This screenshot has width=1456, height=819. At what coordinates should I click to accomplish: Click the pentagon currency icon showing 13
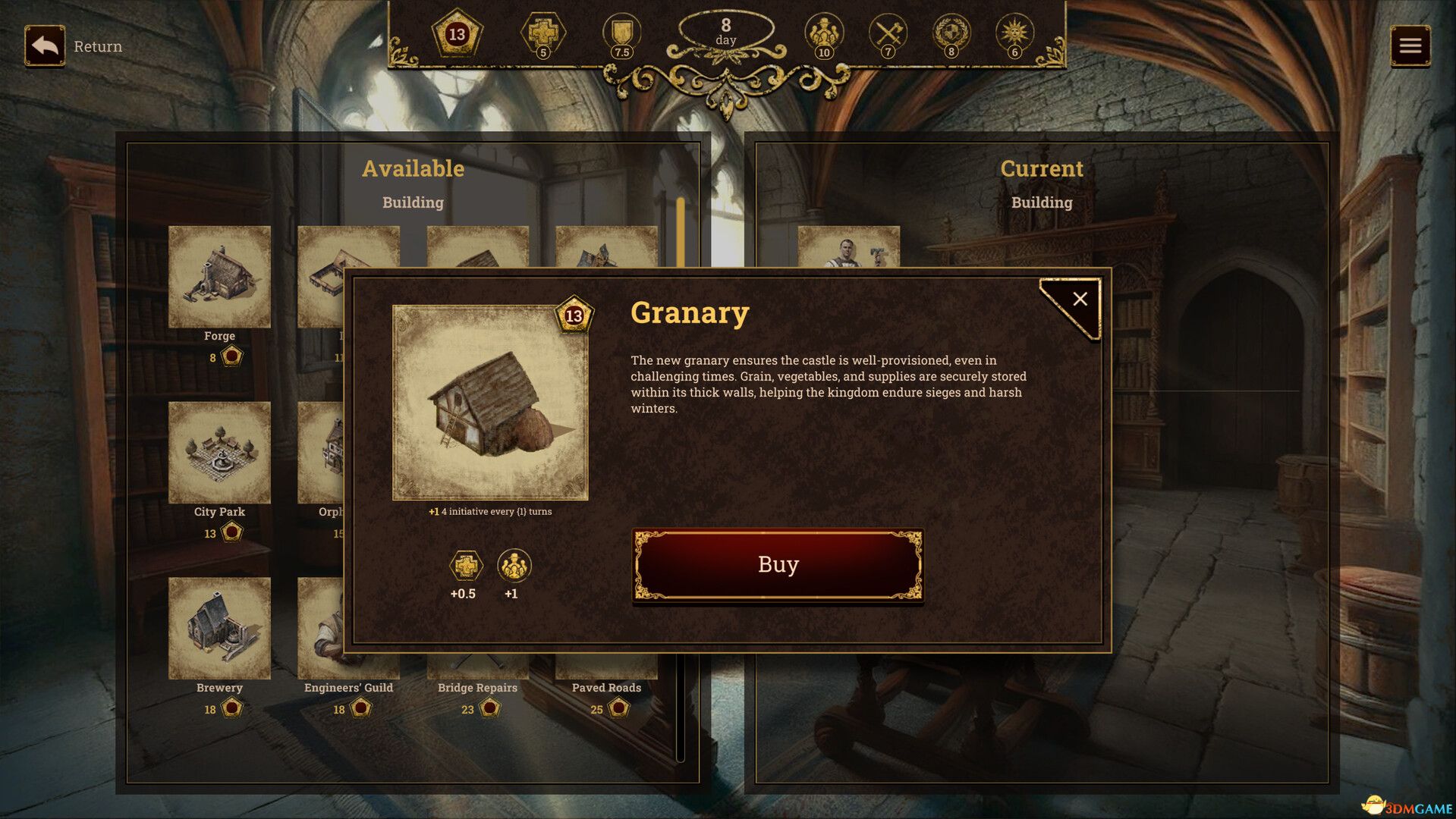point(456,33)
